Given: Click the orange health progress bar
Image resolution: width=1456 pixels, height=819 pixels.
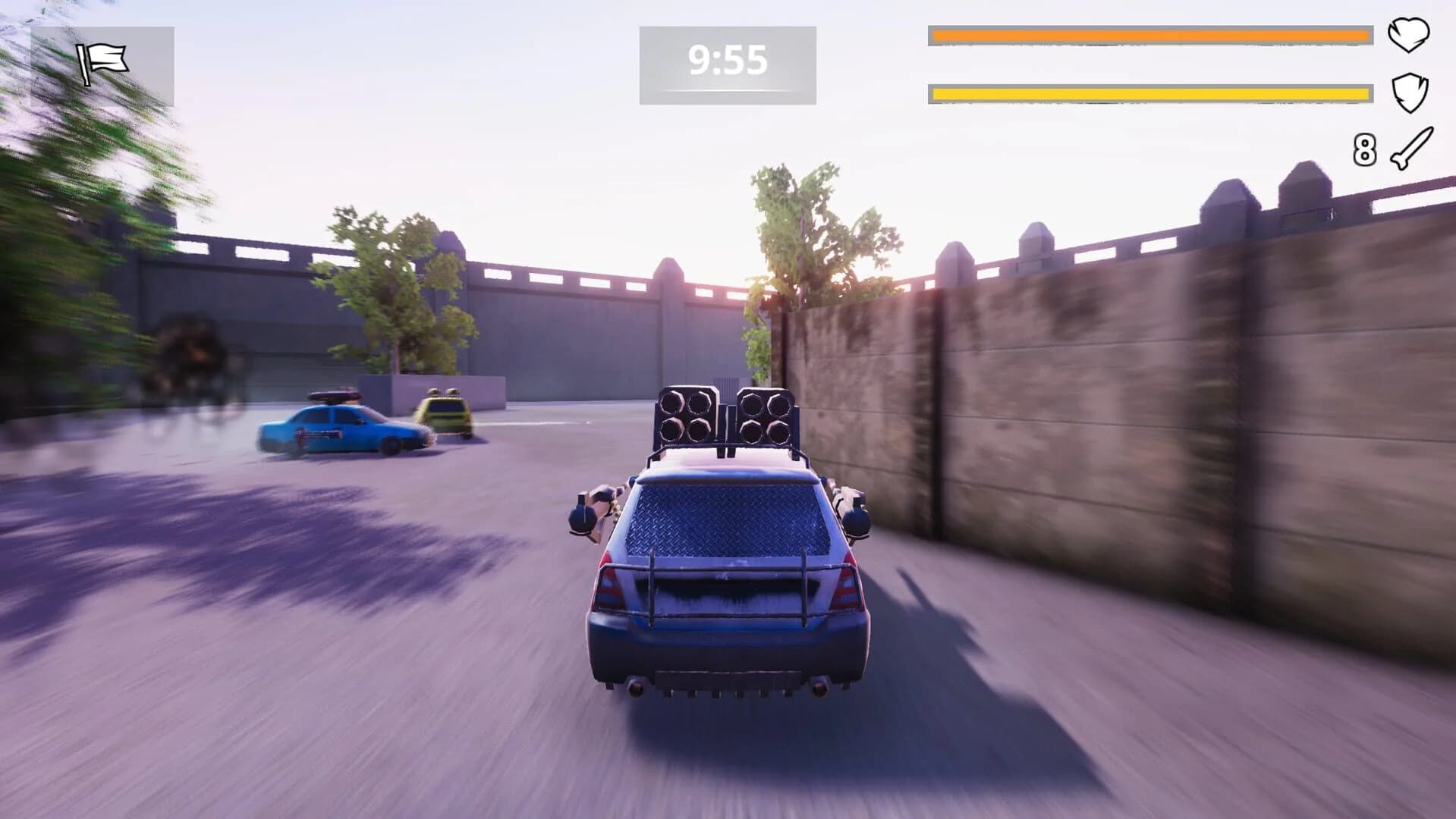Looking at the screenshot, I should click(1149, 34).
